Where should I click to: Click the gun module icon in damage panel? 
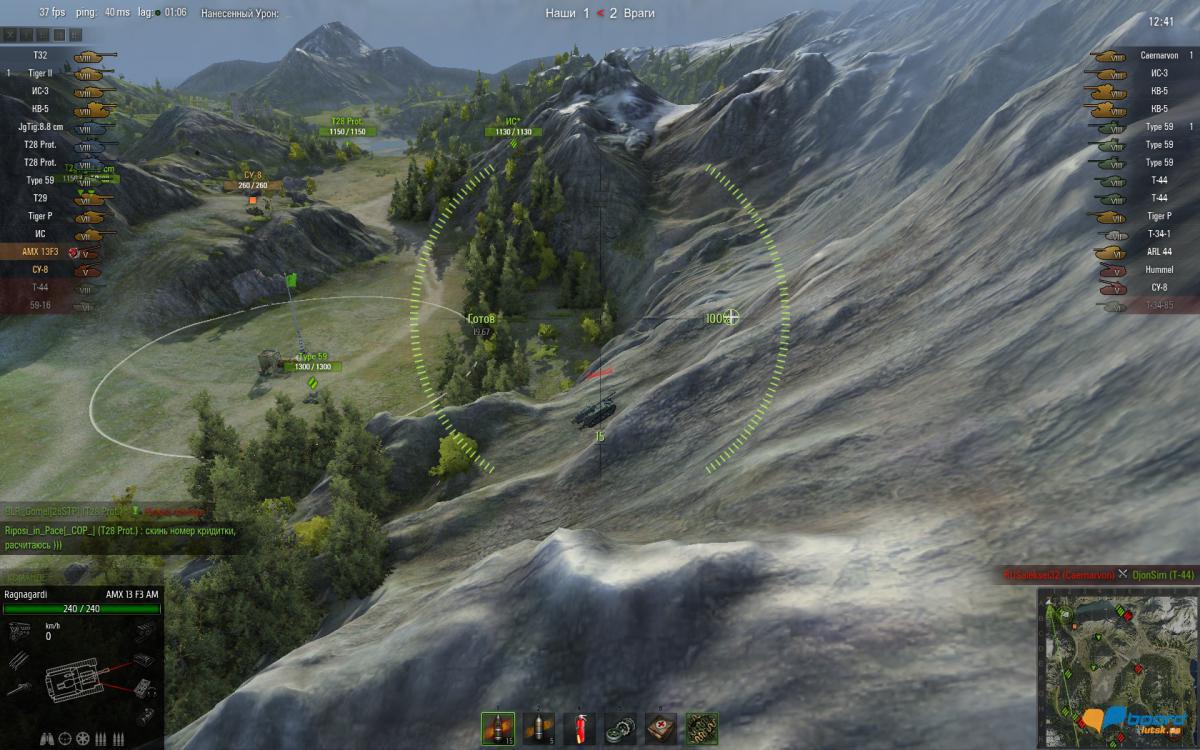19,688
